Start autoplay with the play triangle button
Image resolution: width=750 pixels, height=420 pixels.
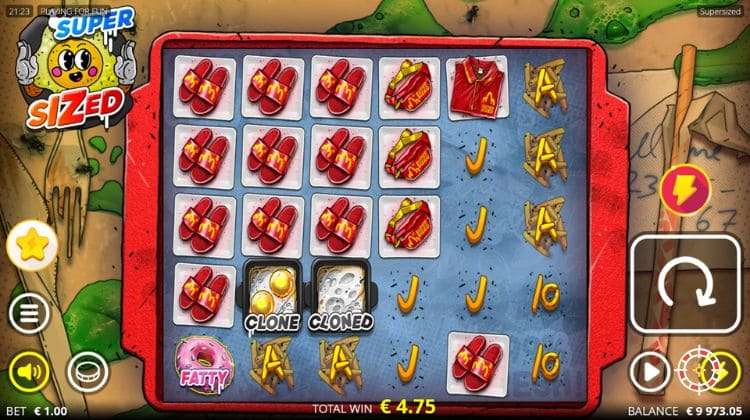pyautogui.click(x=648, y=372)
